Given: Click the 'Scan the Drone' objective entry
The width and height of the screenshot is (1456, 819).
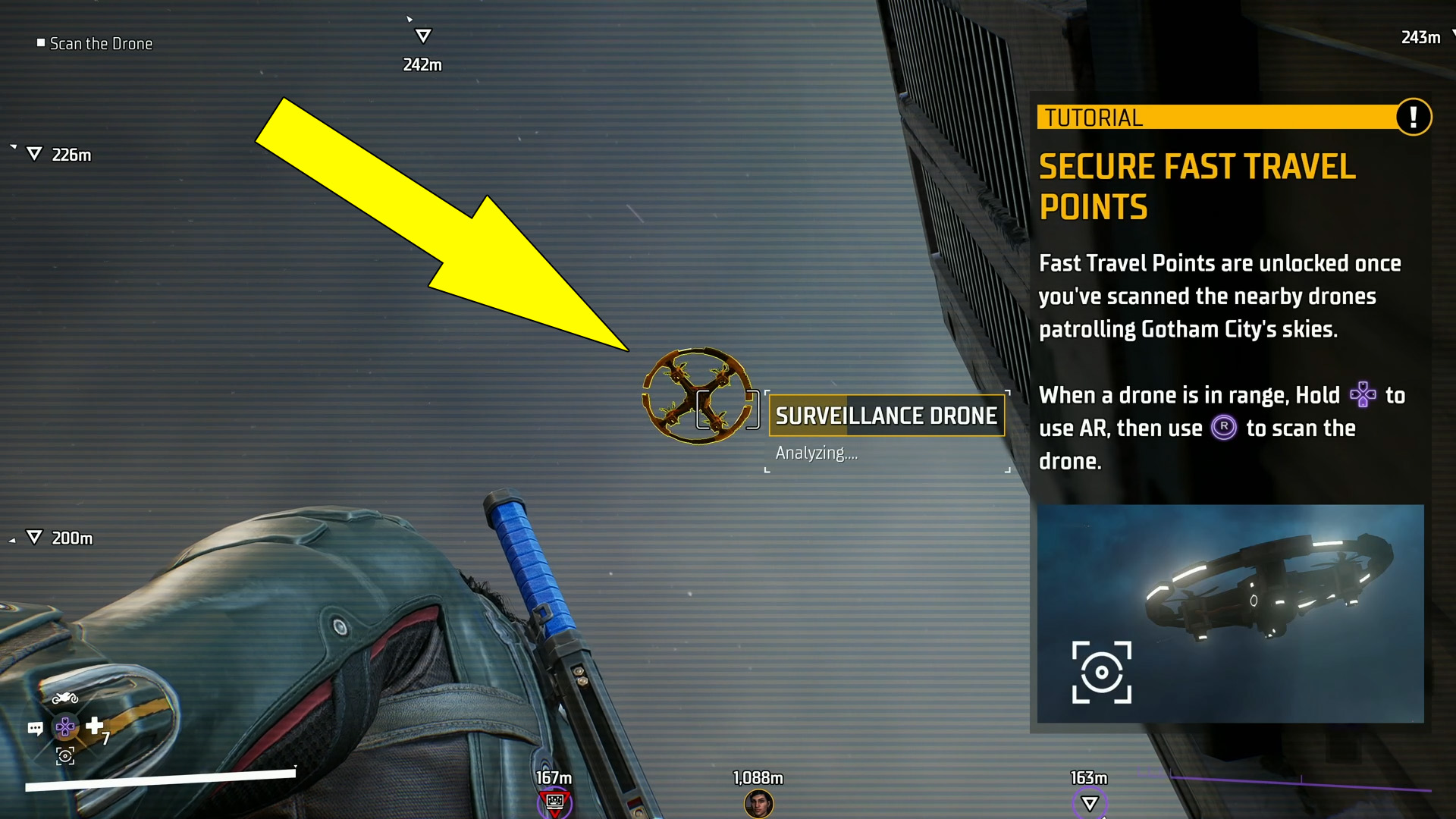Looking at the screenshot, I should click(x=94, y=43).
